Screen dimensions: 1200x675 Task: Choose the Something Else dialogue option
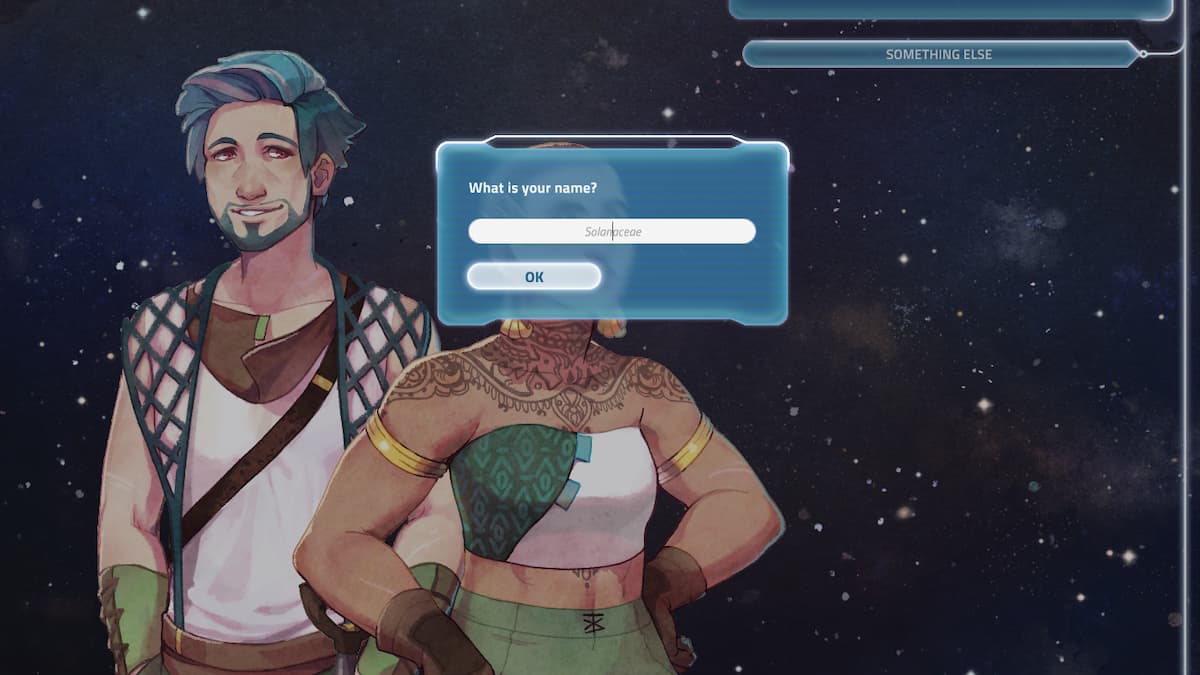click(x=938, y=54)
